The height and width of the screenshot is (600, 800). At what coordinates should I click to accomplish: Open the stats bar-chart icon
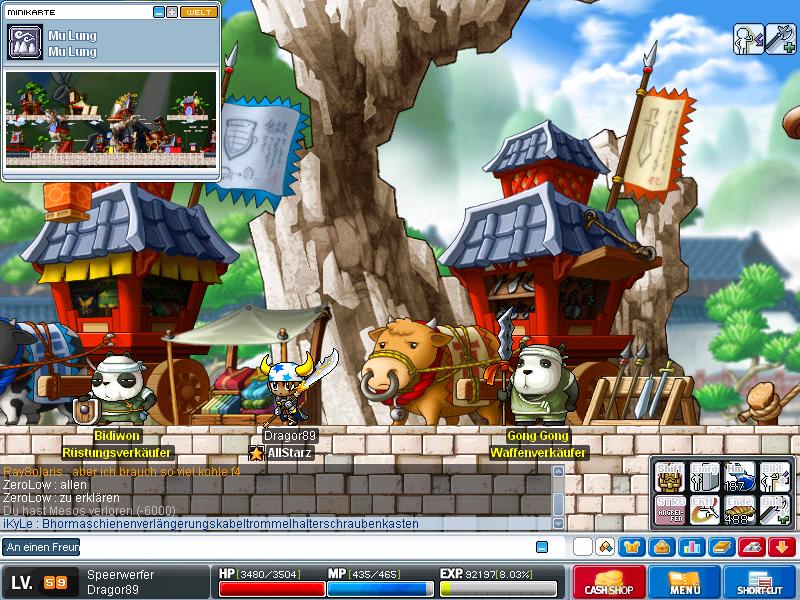coord(691,547)
